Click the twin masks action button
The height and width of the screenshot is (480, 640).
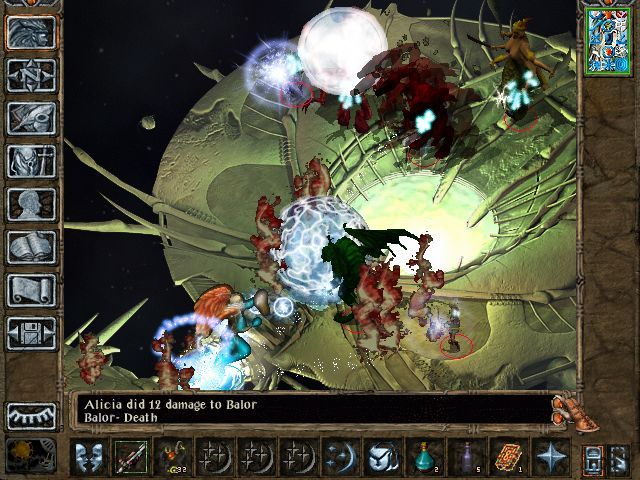(89, 457)
